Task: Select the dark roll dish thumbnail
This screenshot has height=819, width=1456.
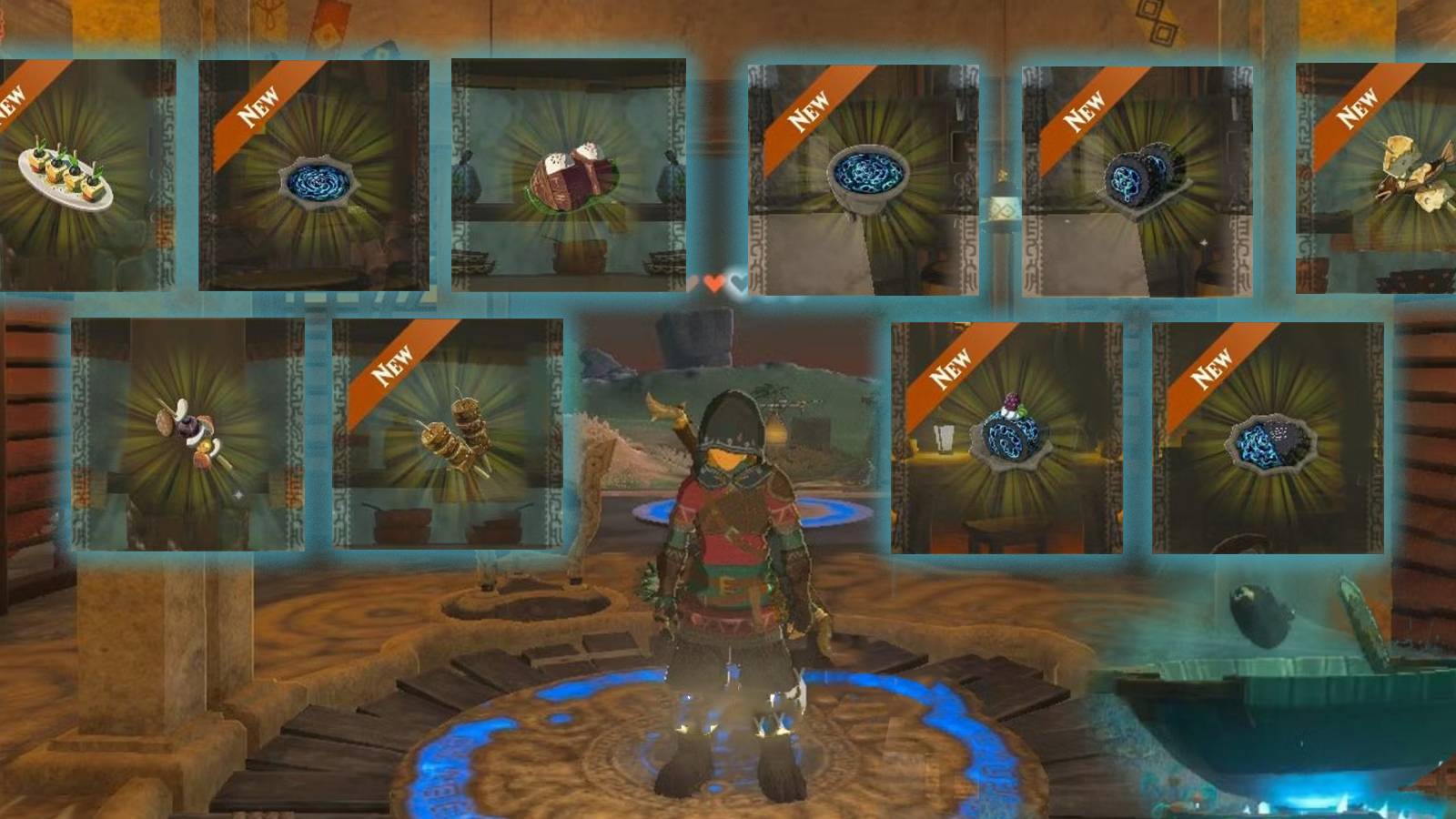Action: click(1142, 177)
